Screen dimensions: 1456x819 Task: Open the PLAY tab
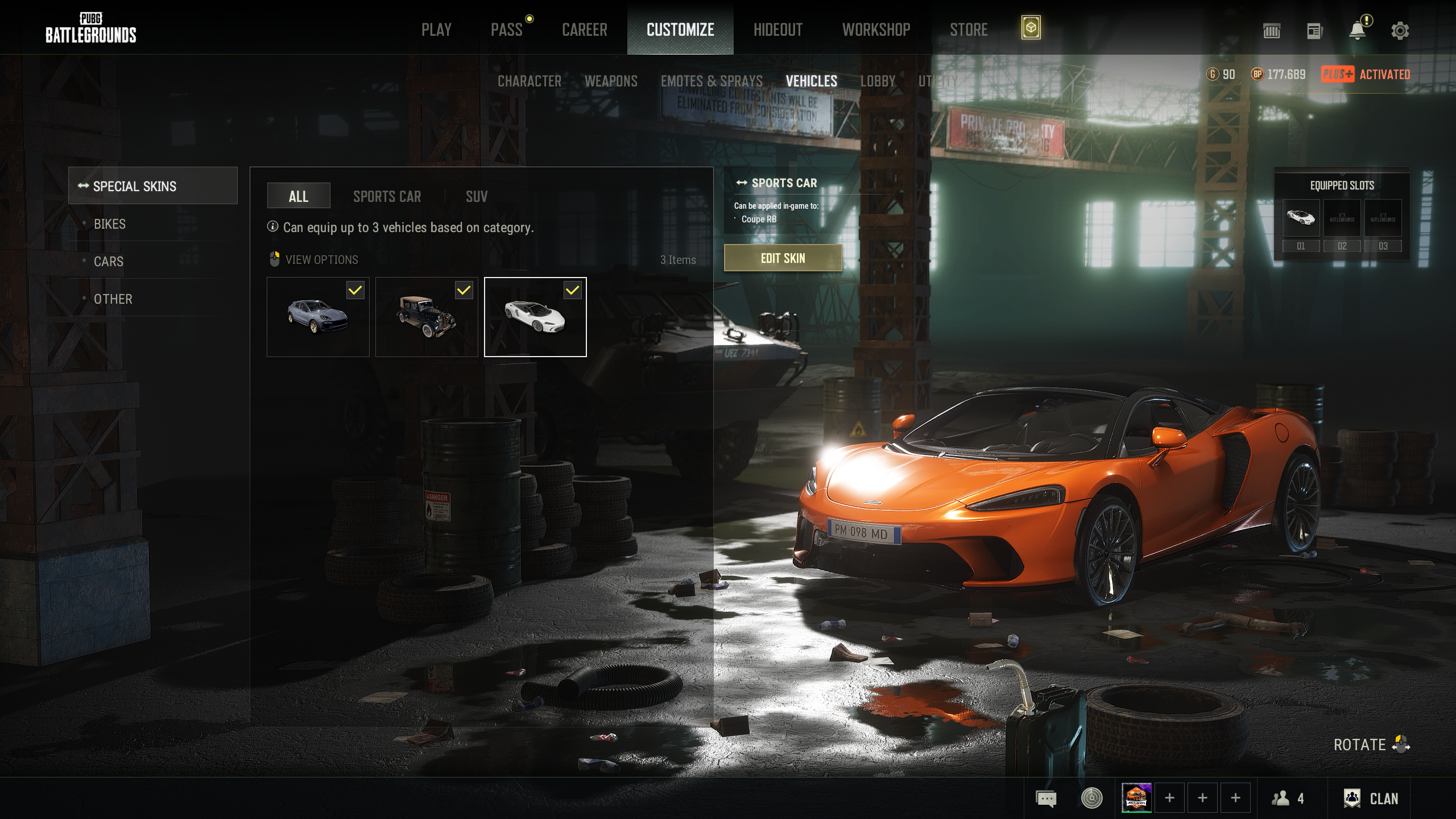point(436,30)
